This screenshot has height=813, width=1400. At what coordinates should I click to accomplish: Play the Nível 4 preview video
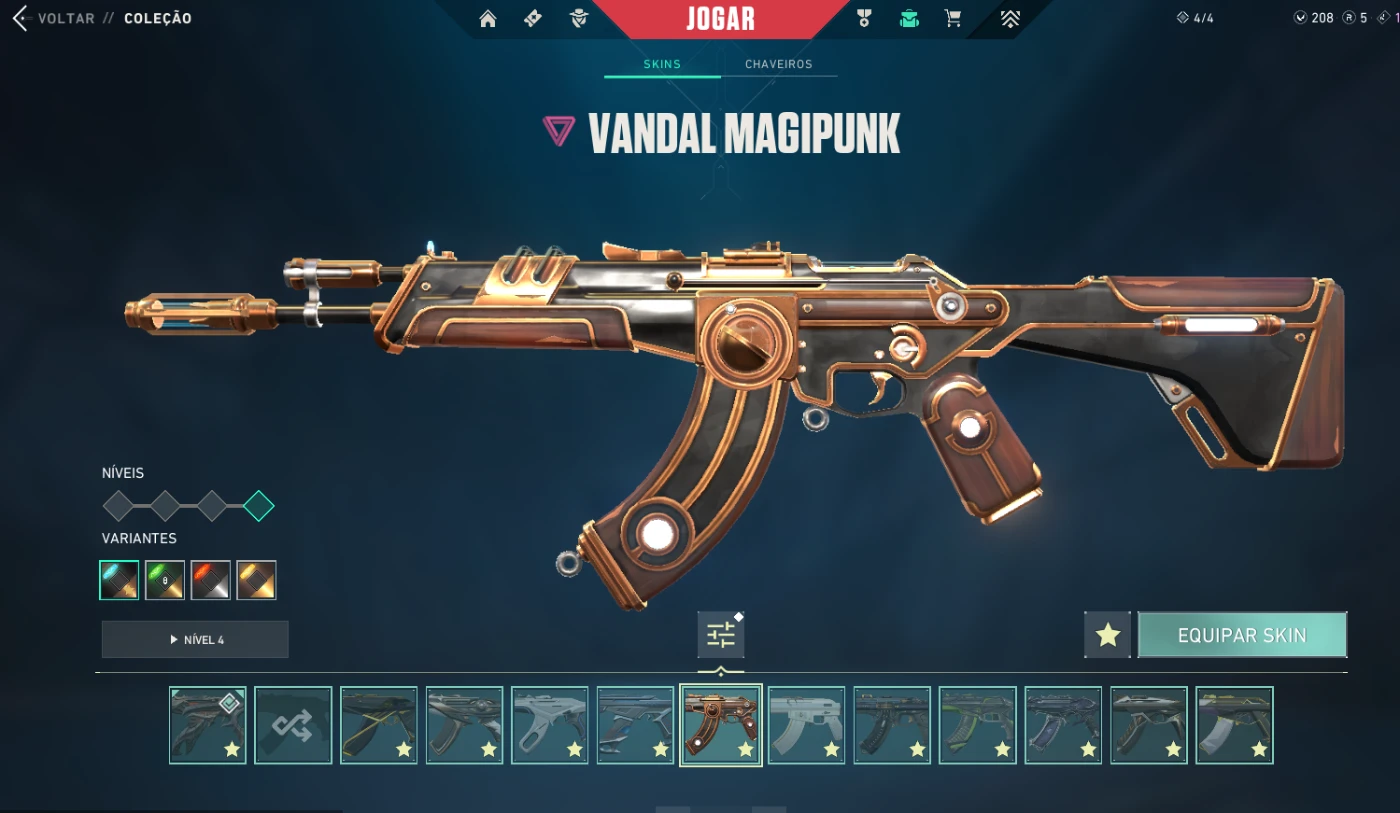(195, 640)
